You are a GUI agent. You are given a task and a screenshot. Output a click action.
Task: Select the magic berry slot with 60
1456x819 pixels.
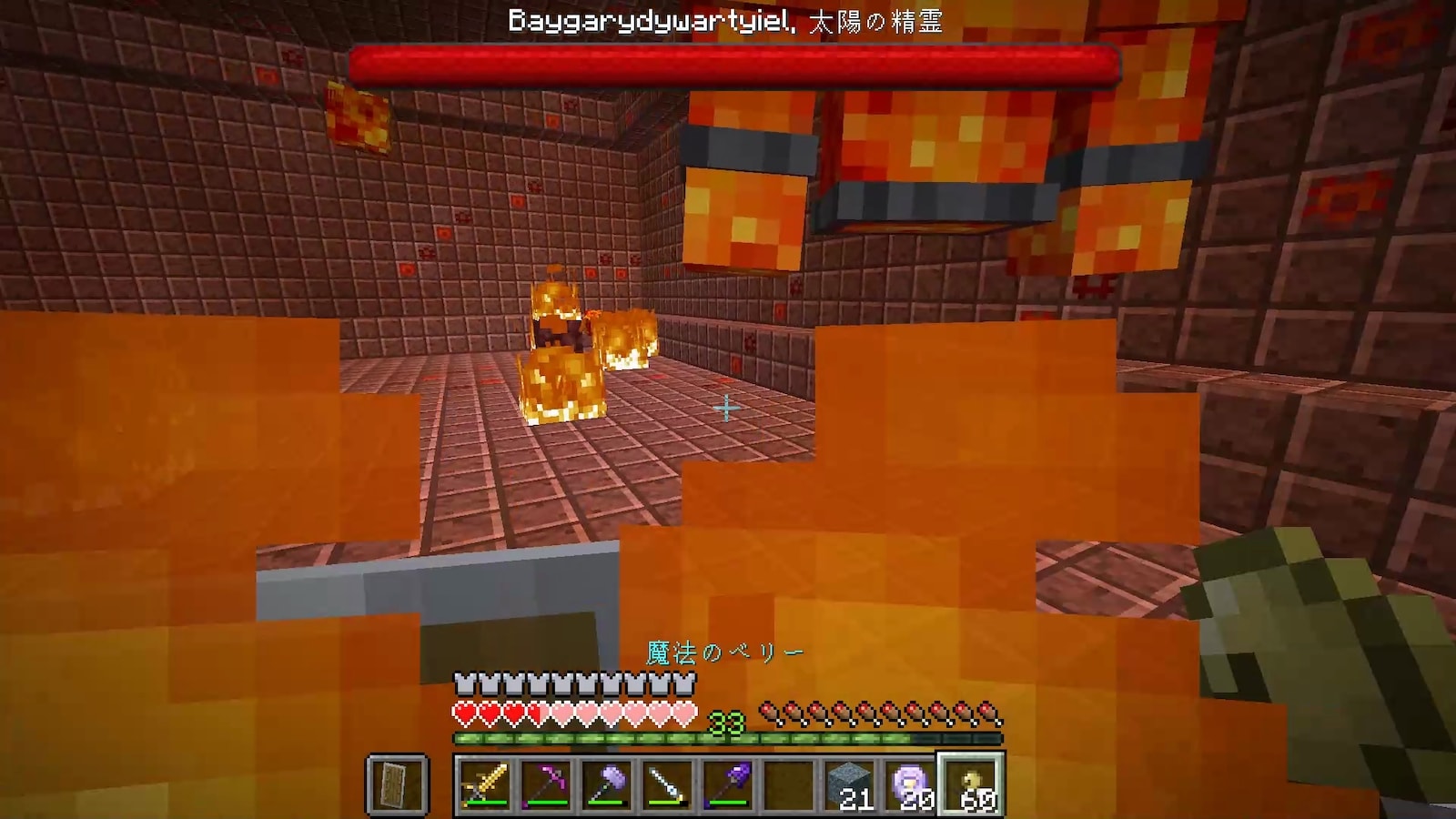coord(972,784)
